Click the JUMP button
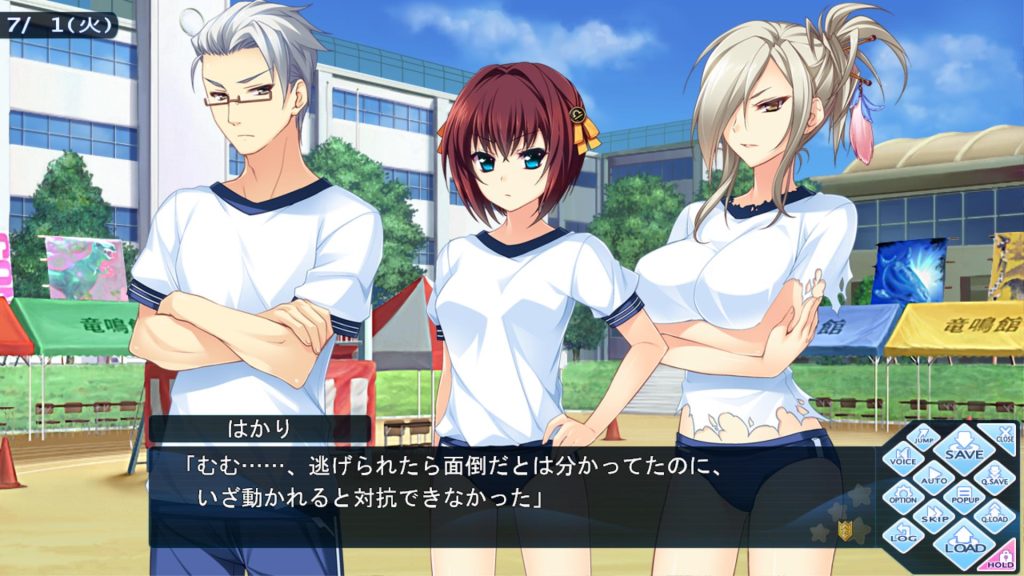 pyautogui.click(x=924, y=437)
